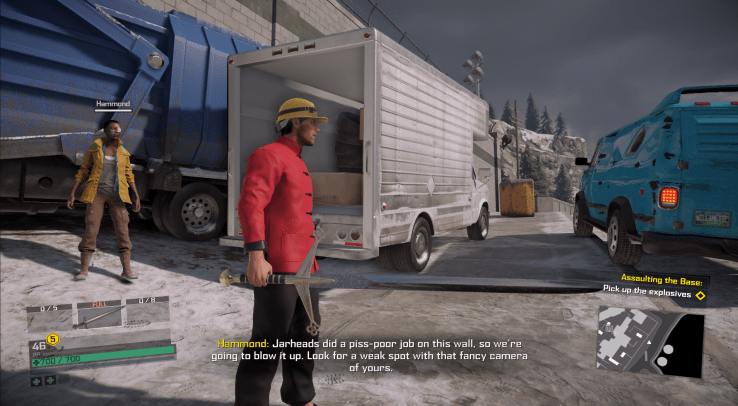Select the Hammond name tag
This screenshot has width=738, height=406.
point(113,103)
